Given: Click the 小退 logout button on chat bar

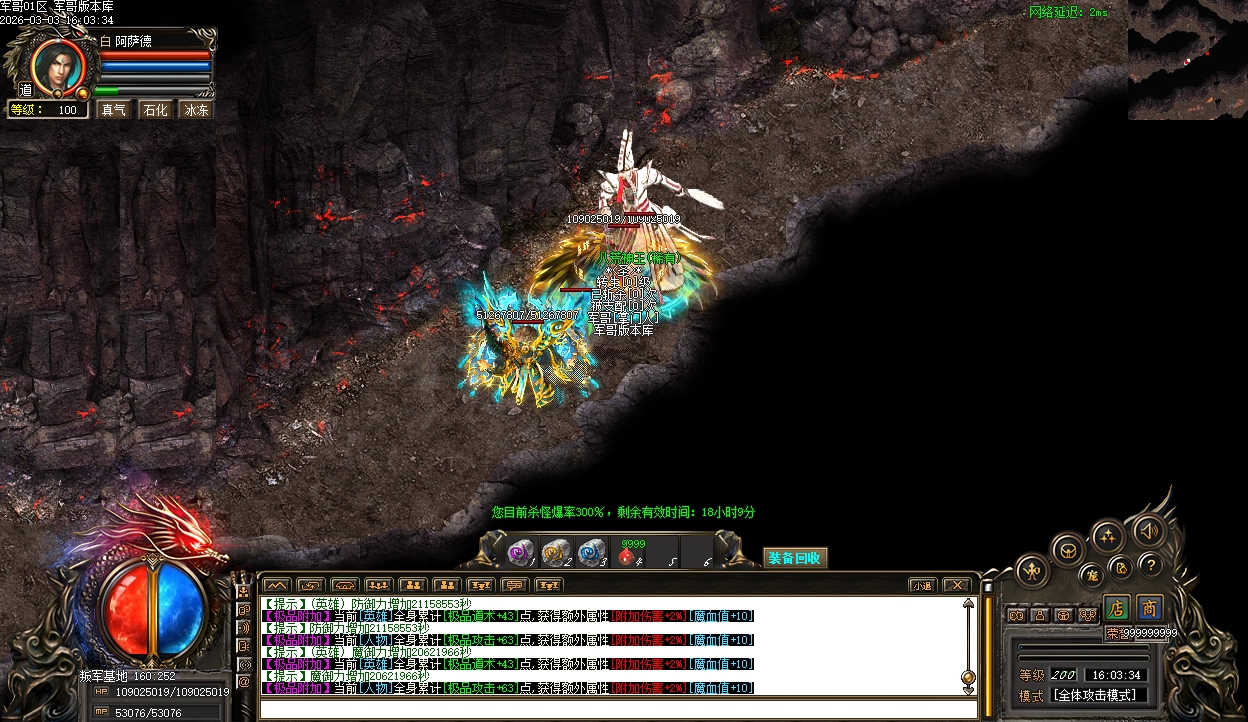Looking at the screenshot, I should point(922,585).
